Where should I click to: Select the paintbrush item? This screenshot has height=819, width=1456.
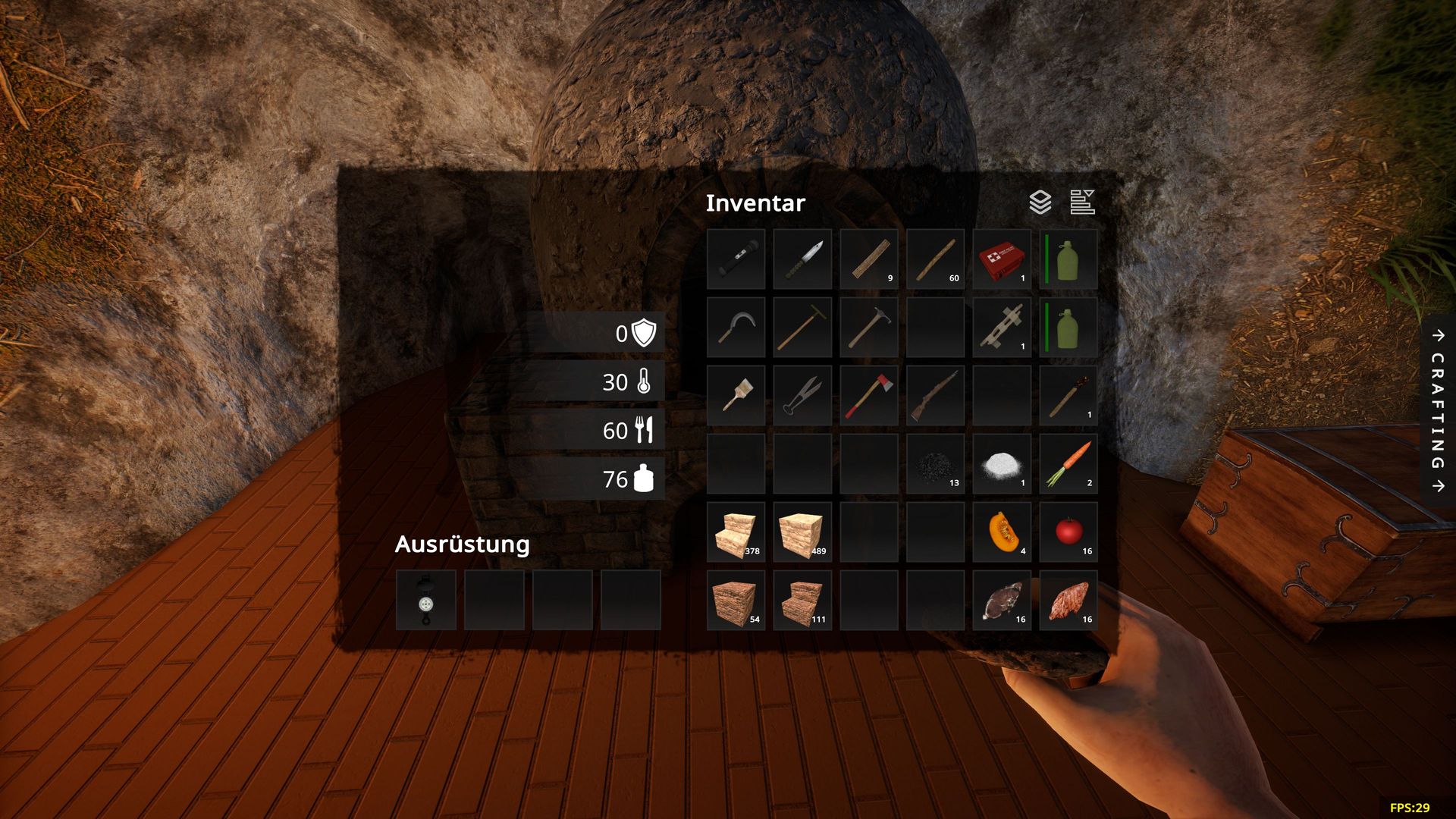[736, 396]
